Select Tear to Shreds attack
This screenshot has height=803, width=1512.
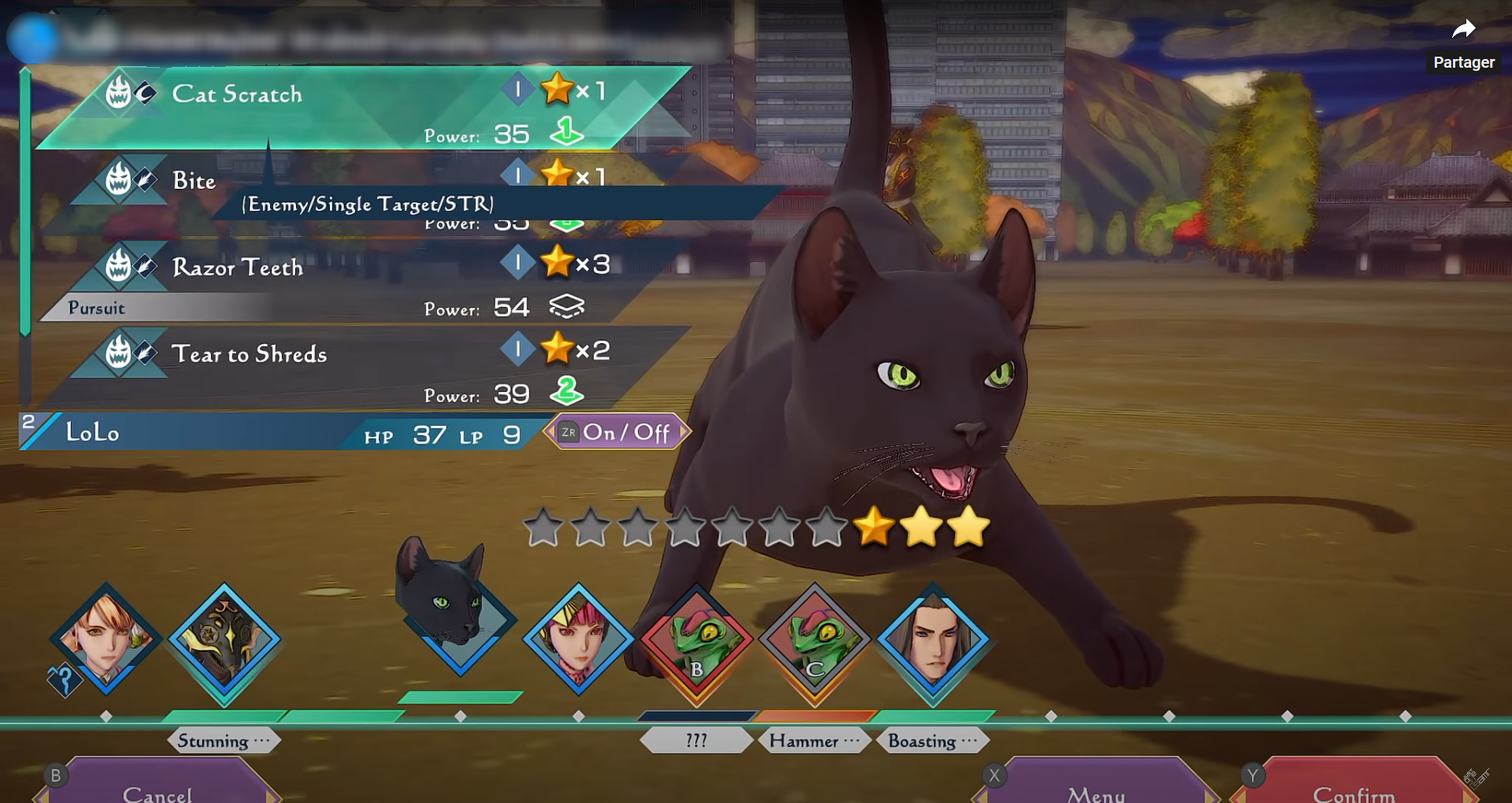point(249,354)
